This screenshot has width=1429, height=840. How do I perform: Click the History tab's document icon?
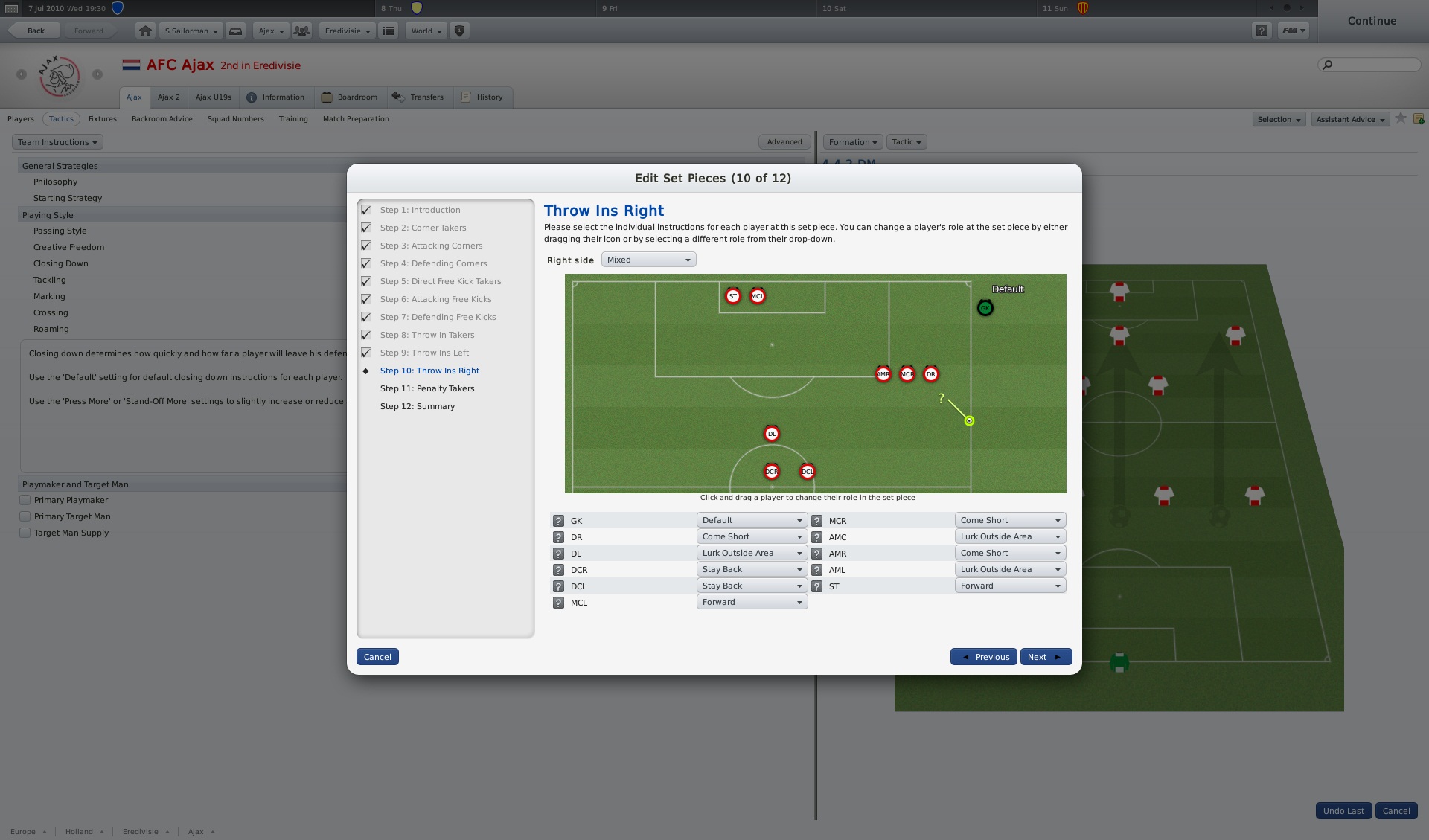pyautogui.click(x=465, y=97)
